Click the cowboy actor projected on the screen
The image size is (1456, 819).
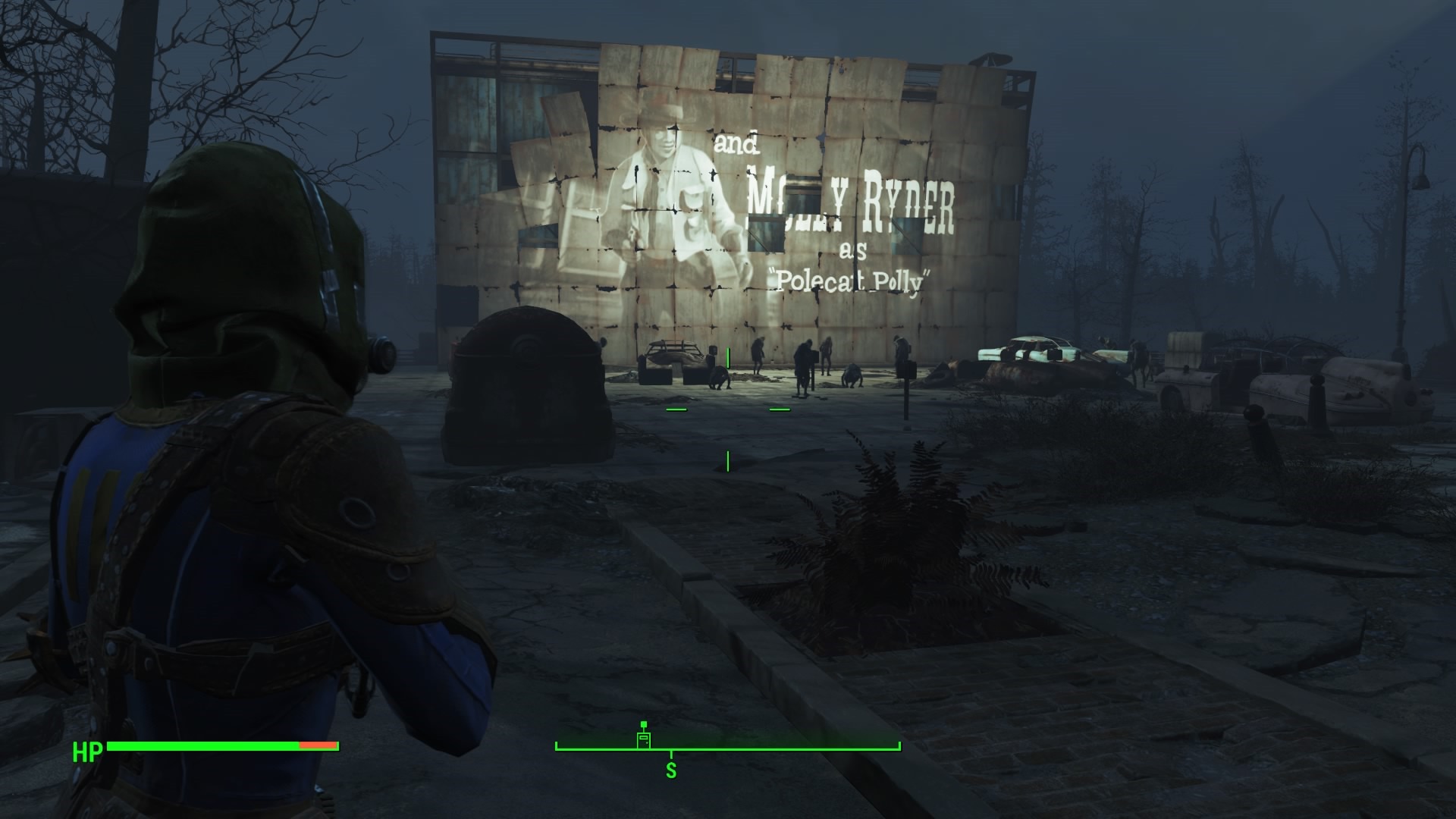[x=667, y=190]
